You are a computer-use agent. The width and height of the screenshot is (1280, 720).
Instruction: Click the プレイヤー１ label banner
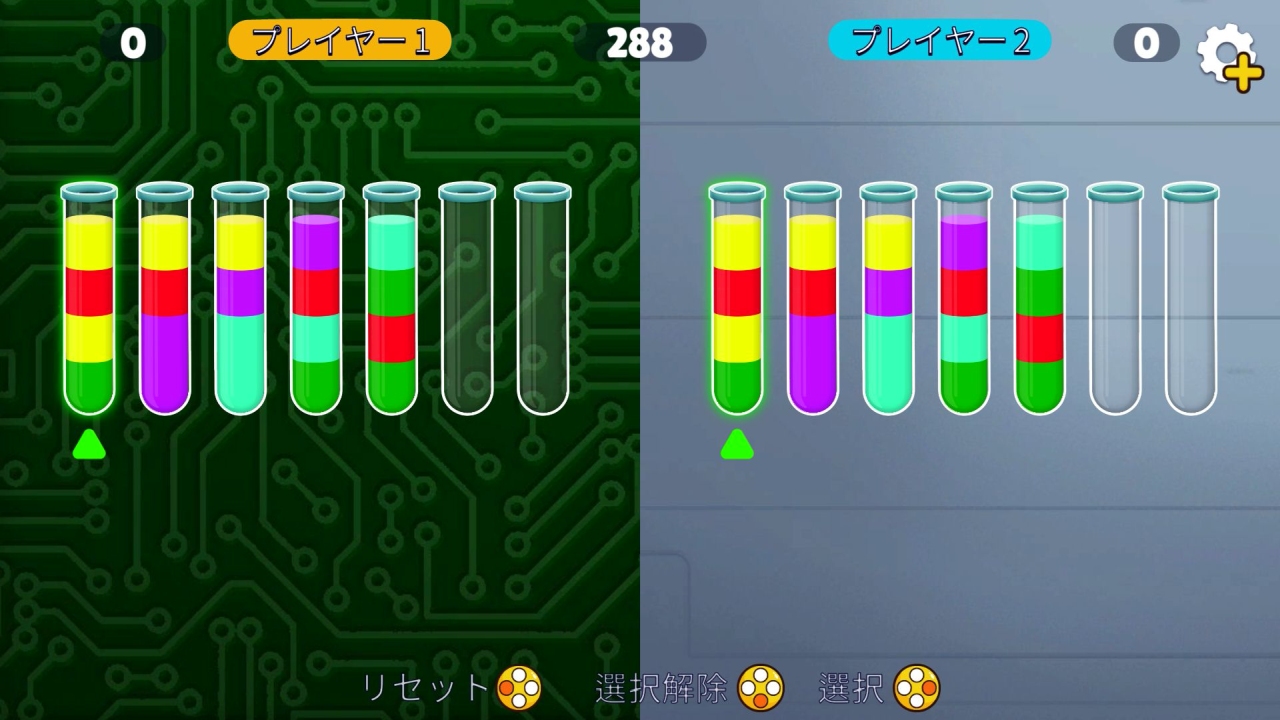pyautogui.click(x=338, y=42)
